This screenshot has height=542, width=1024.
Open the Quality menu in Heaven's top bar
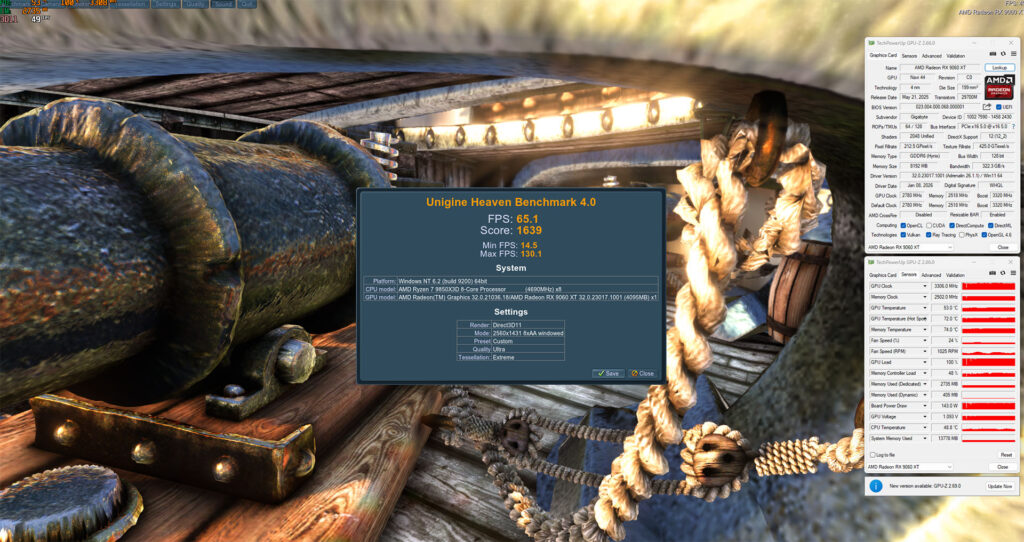coord(195,4)
